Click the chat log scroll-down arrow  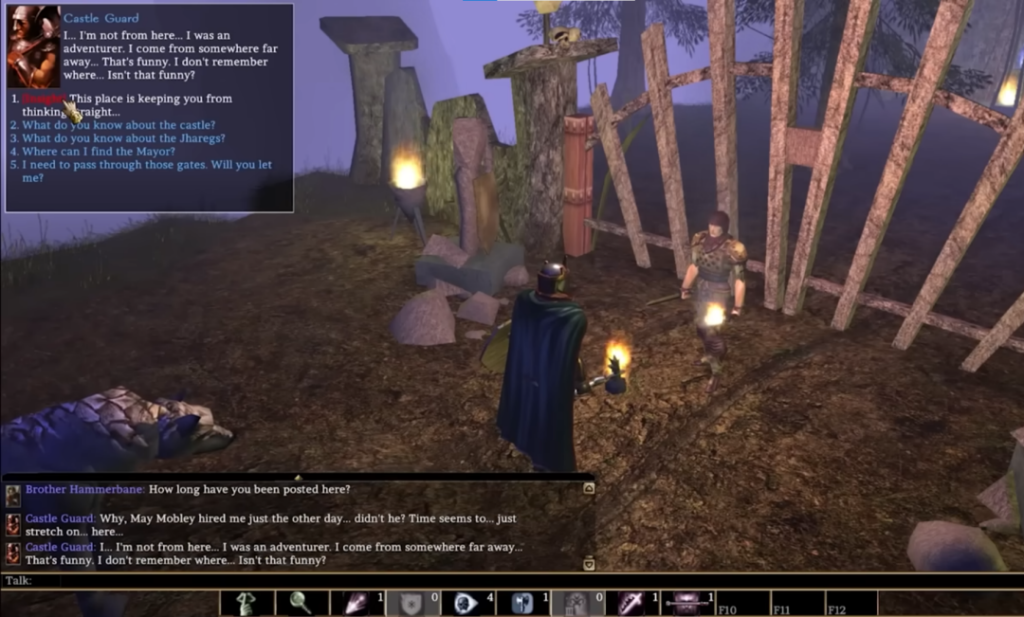click(x=589, y=564)
